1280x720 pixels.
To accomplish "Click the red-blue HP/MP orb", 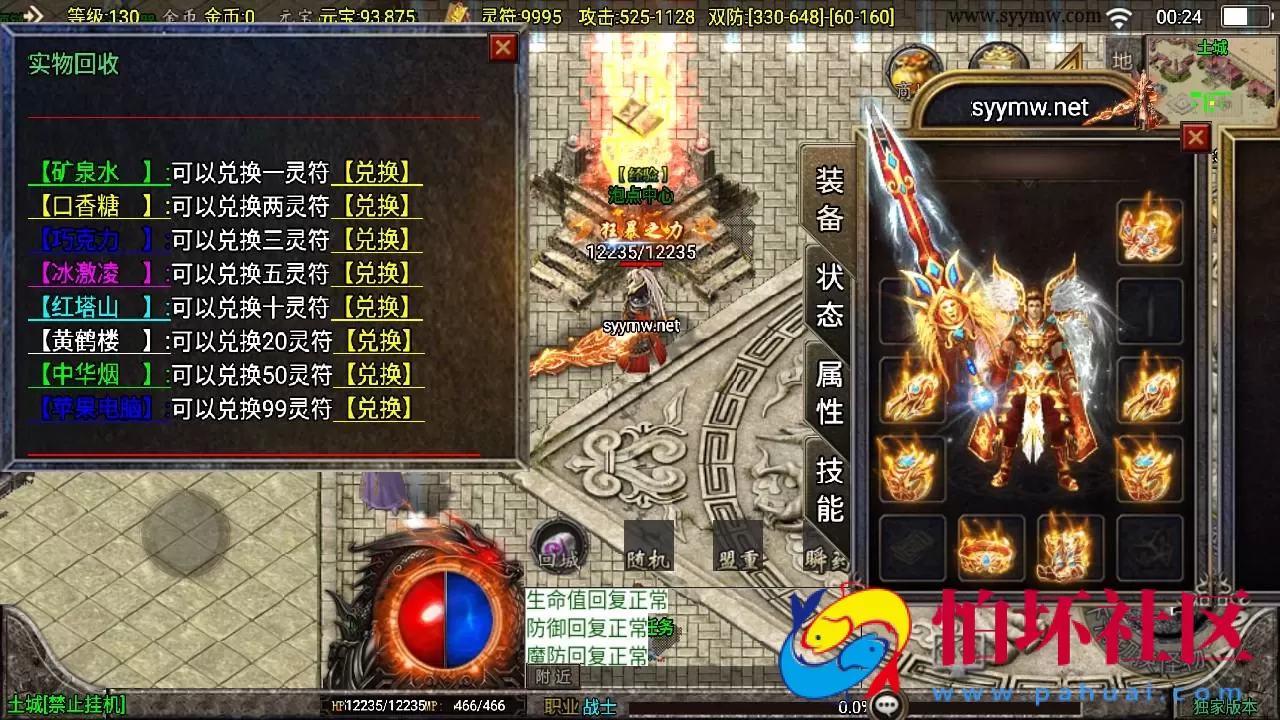I will click(440, 622).
